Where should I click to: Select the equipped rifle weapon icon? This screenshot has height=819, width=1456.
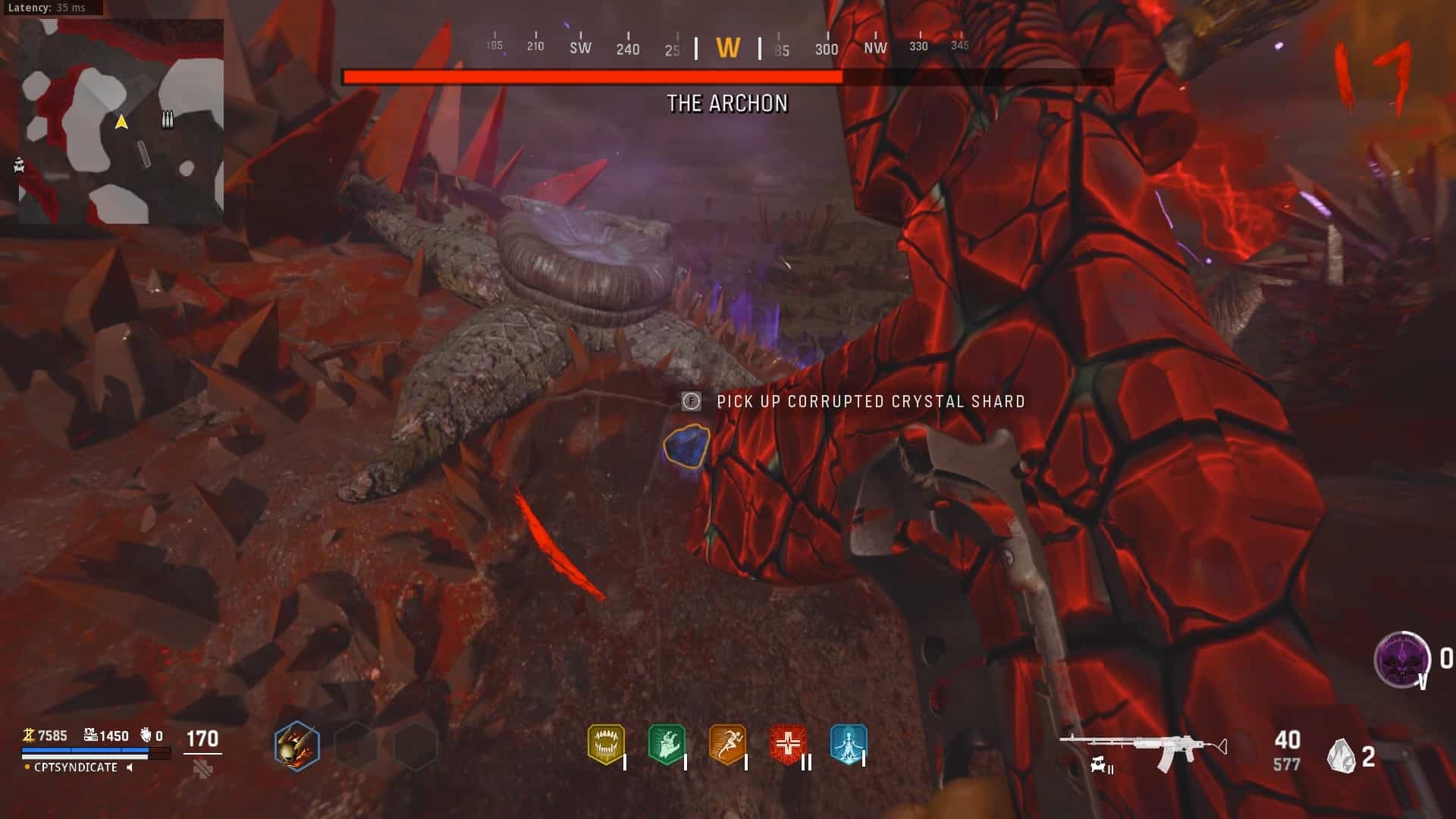(1143, 747)
